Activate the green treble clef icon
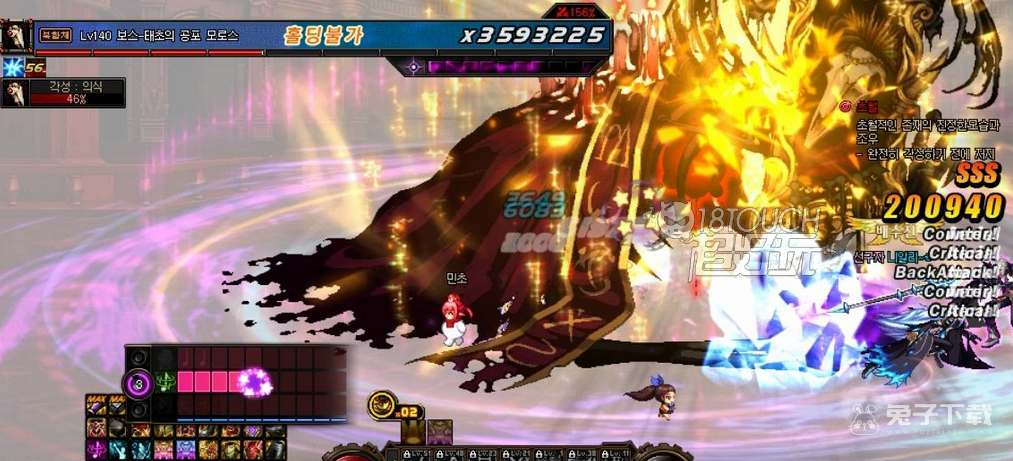The width and height of the screenshot is (1013, 461). click(165, 382)
